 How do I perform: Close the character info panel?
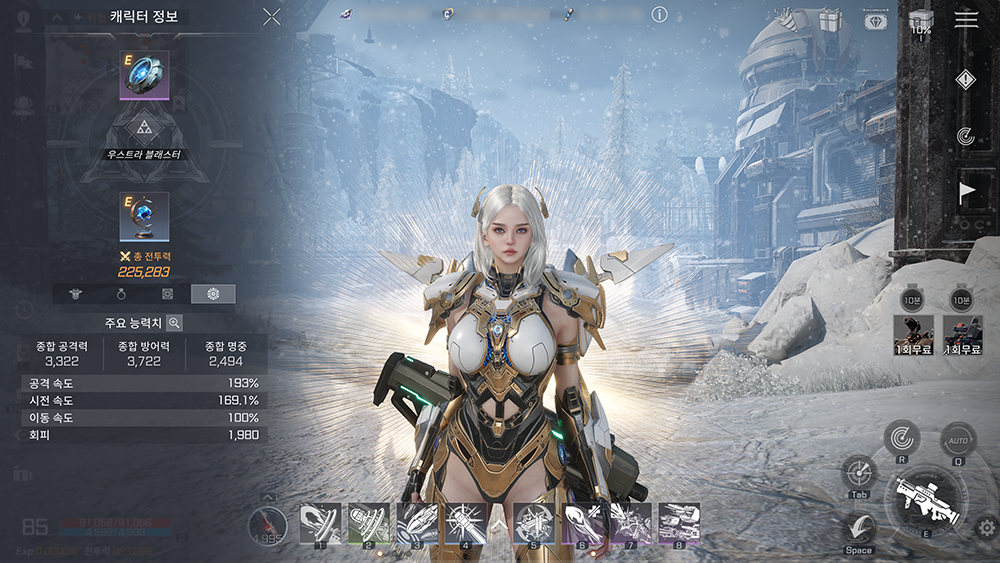271,16
